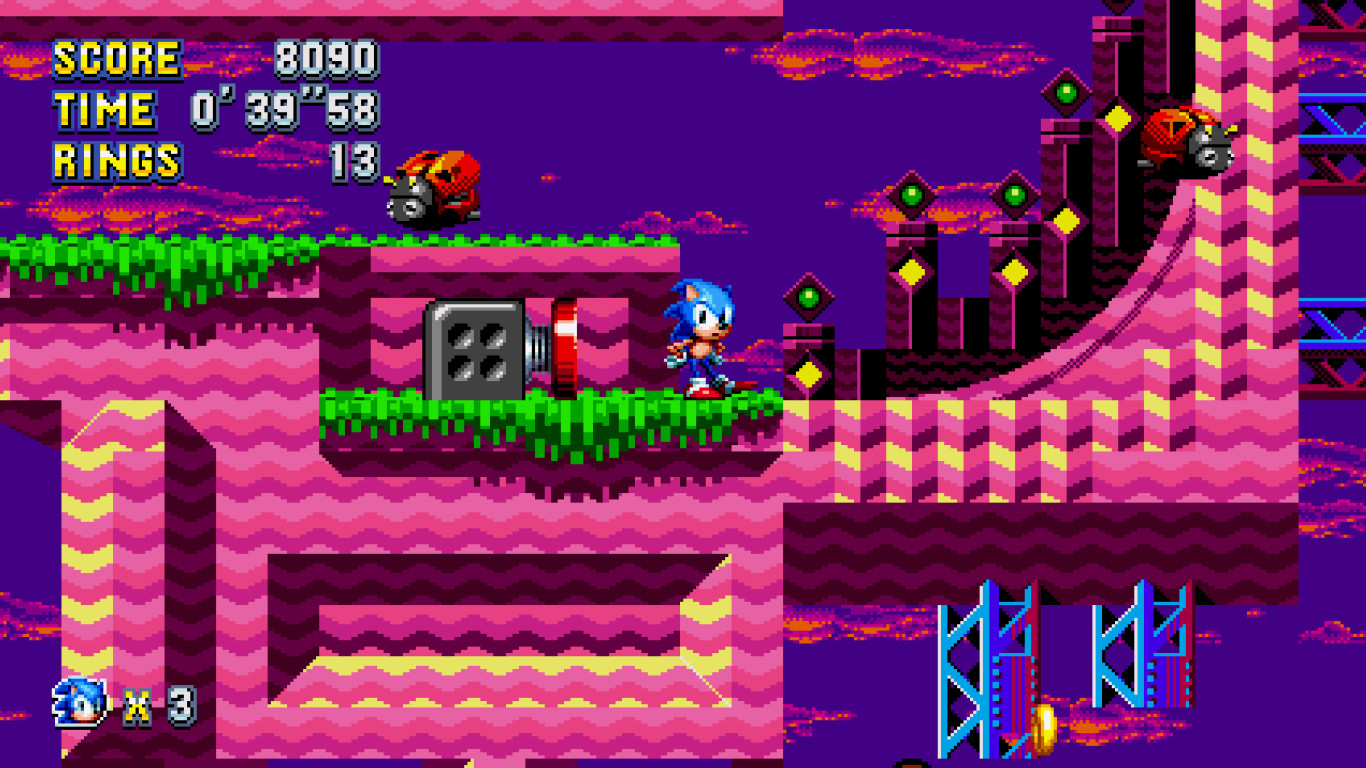The width and height of the screenshot is (1366, 768).
Task: Click the lowest yellow diamond near the slope
Action: pos(807,370)
